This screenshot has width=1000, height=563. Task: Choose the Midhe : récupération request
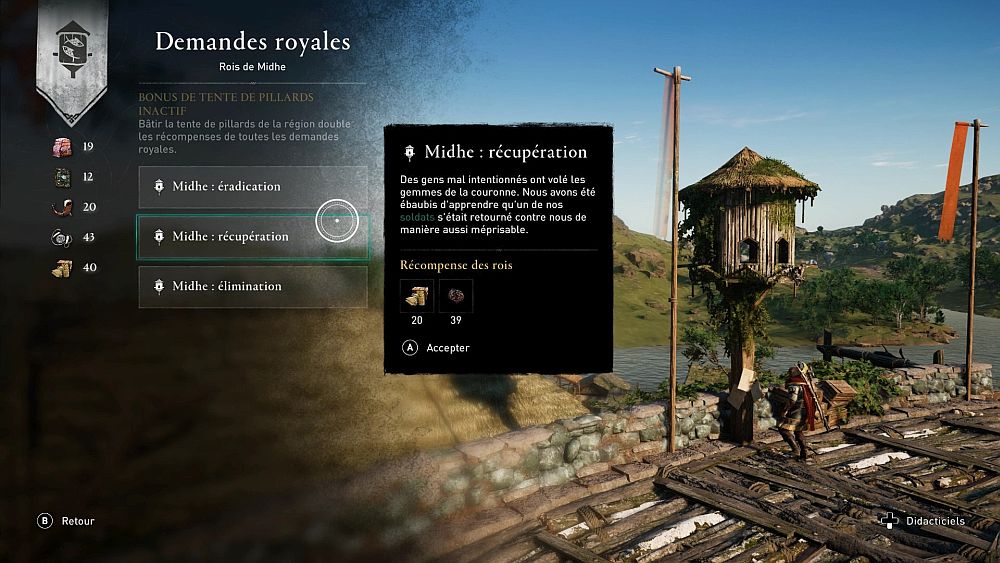click(x=252, y=237)
